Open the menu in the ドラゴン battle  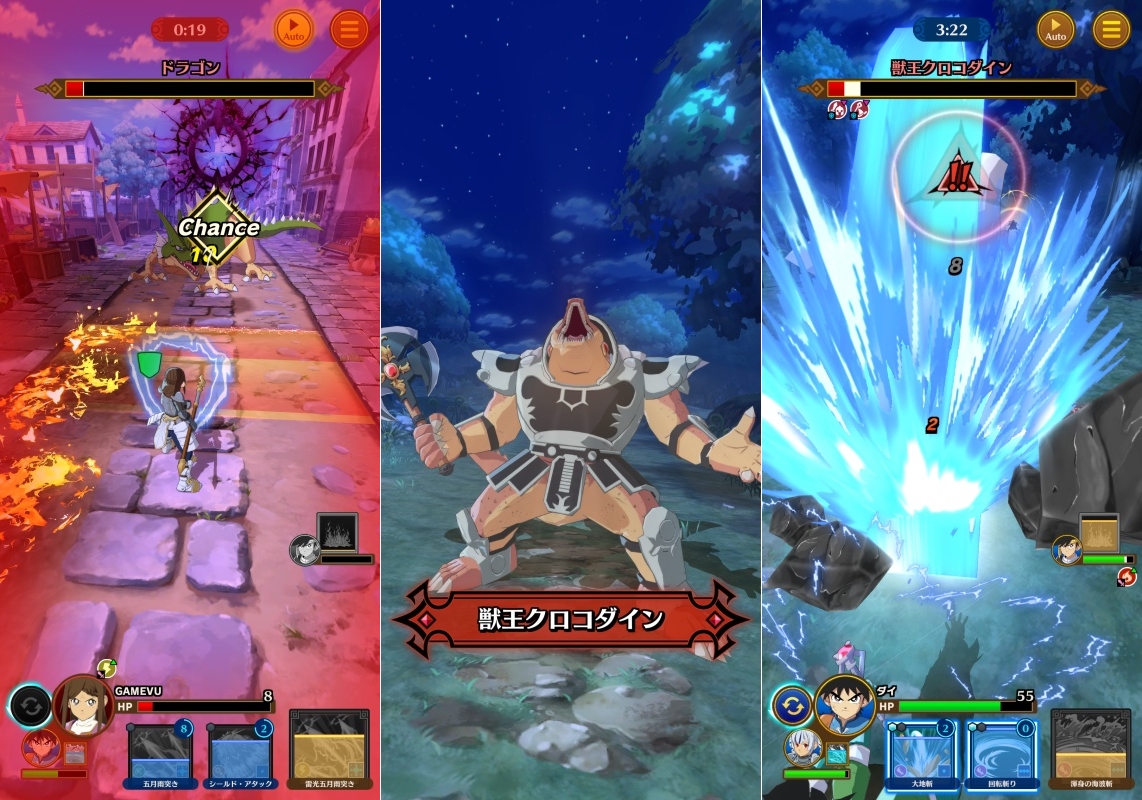(349, 30)
